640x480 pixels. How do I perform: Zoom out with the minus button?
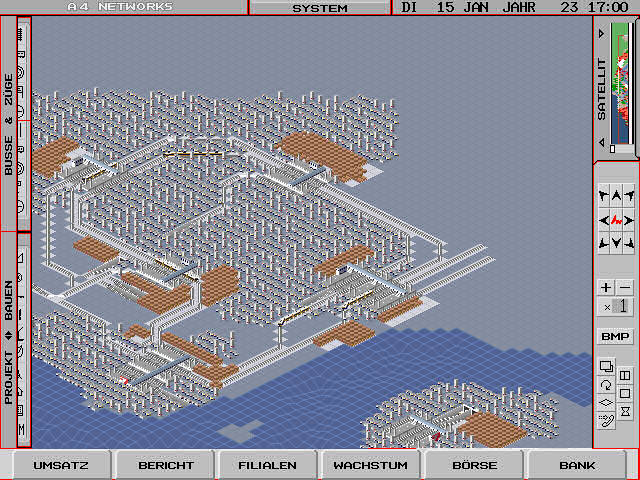[624, 287]
